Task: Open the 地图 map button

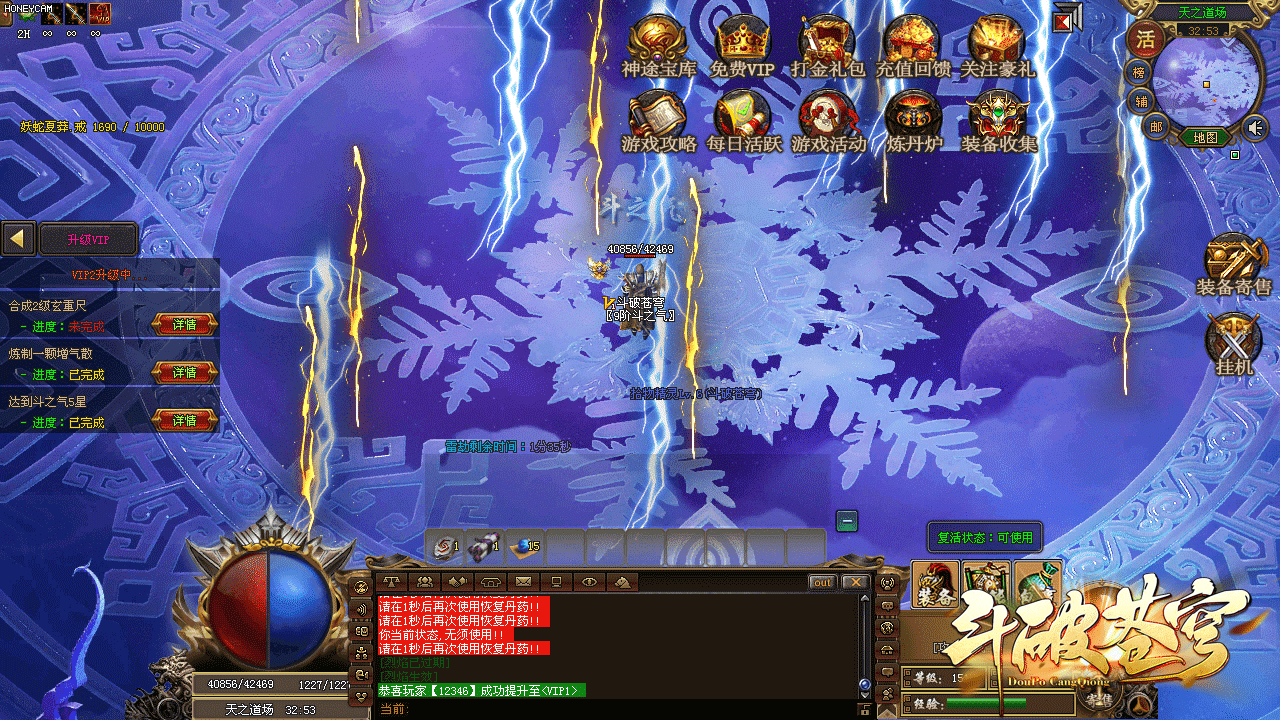Action: 1205,137
